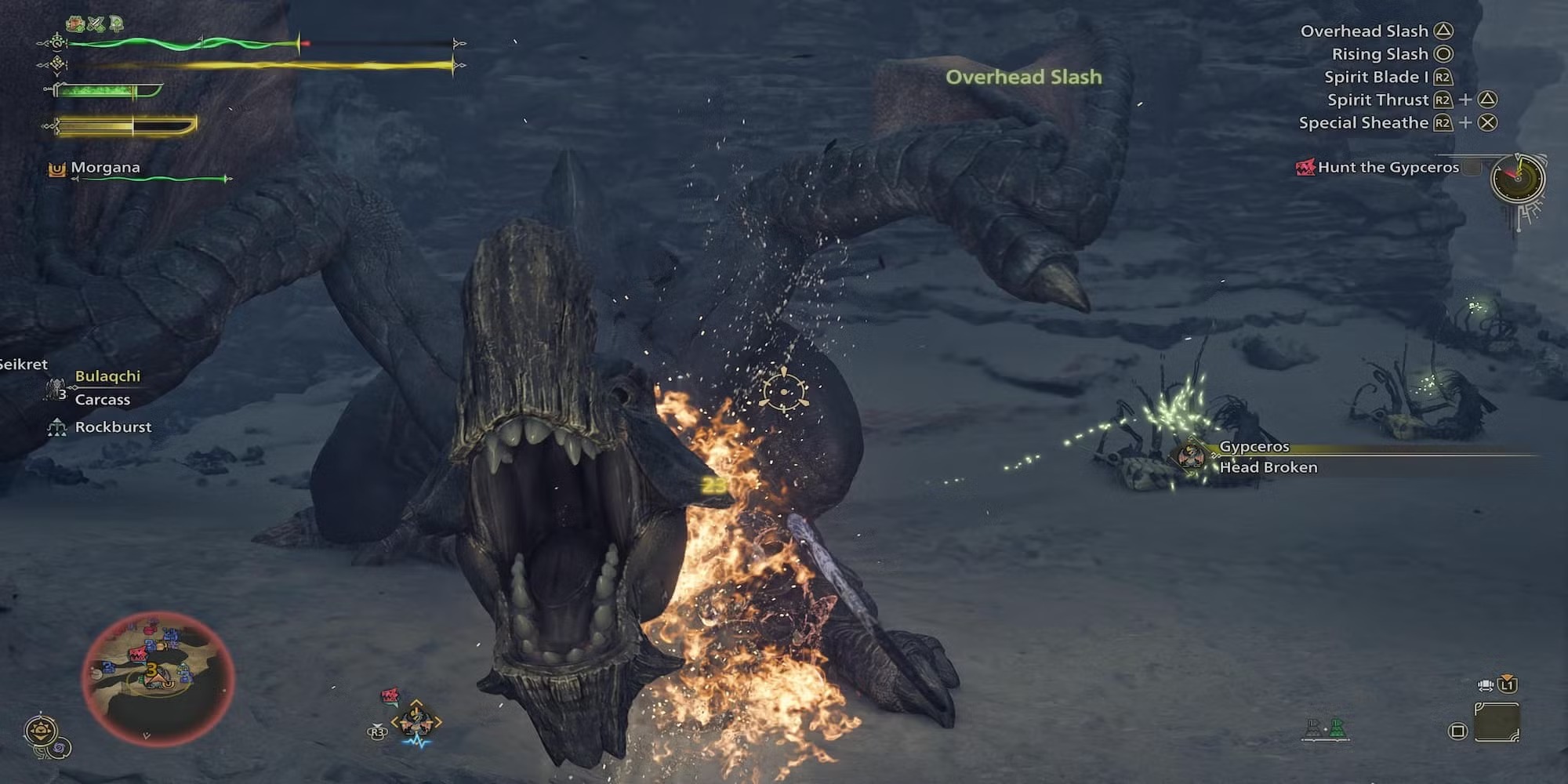
Task: Click the round emblem below the minimap
Action: pos(41,732)
